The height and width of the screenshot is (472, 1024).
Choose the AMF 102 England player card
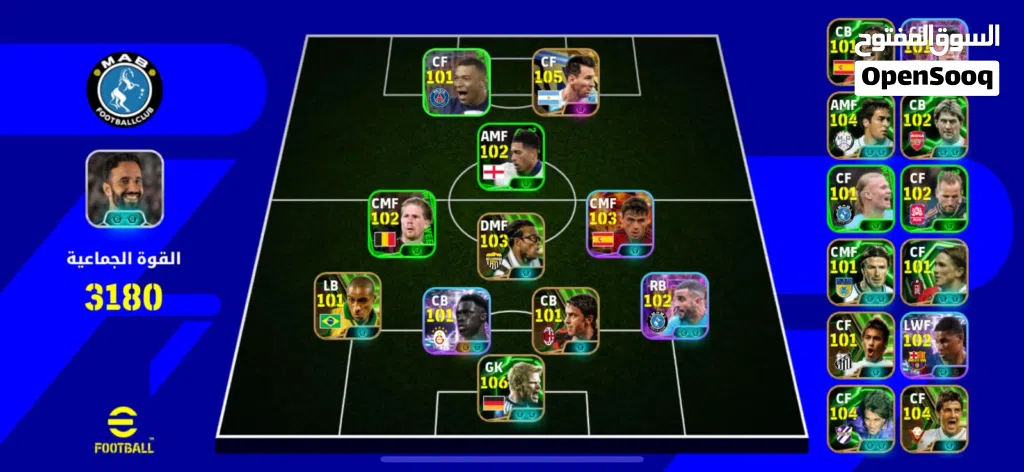511,157
